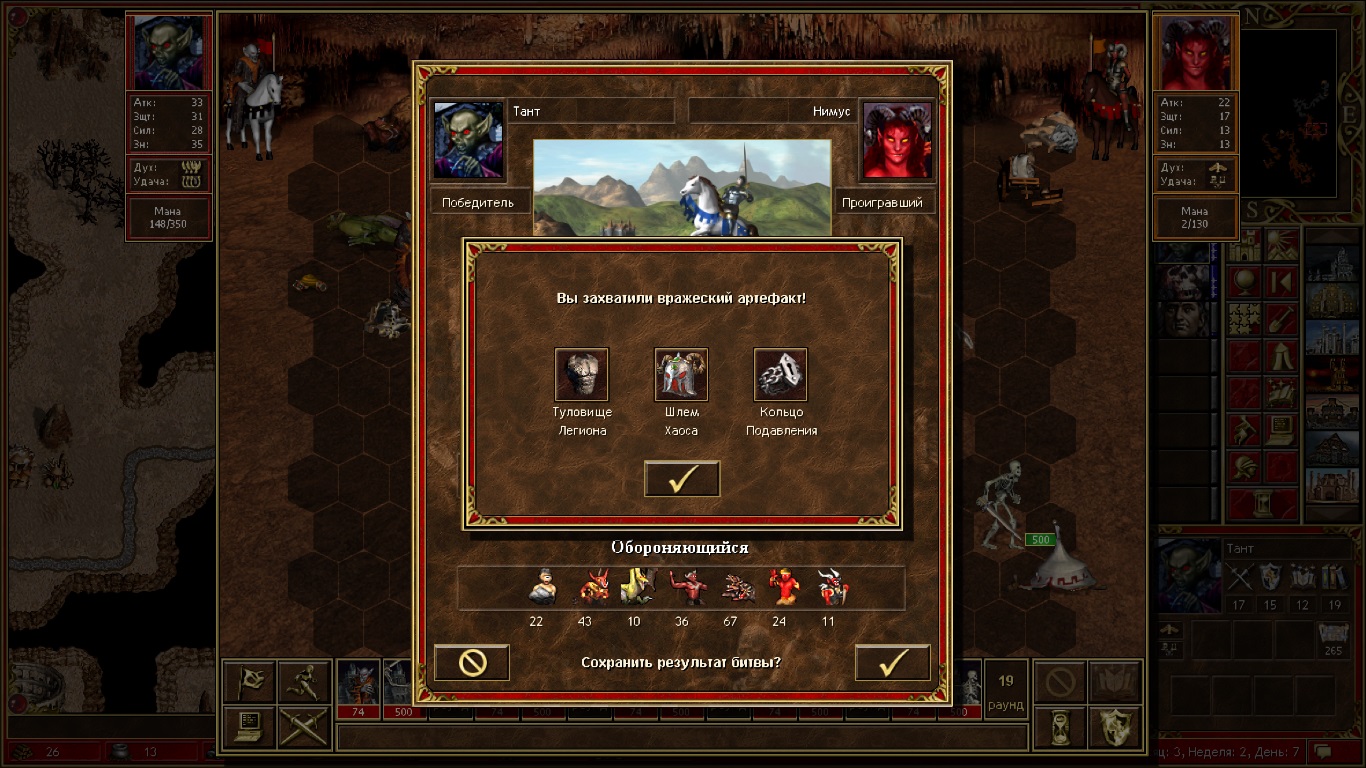This screenshot has width=1366, height=768.
Task: Open the combat spellbook button
Action: (1115, 682)
